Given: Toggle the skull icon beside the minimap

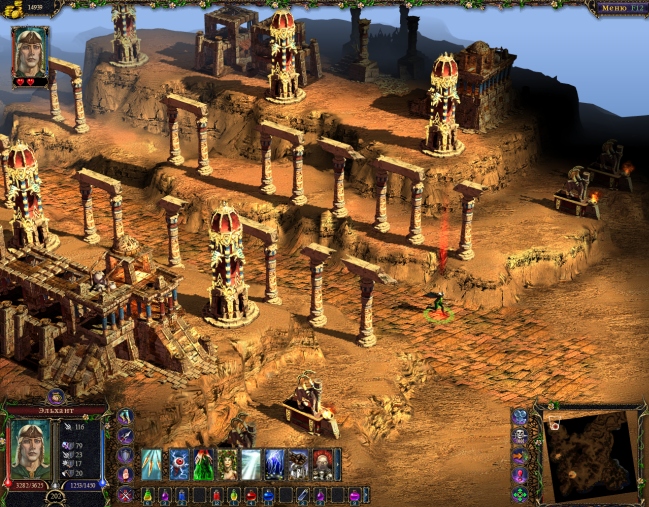Looking at the screenshot, I should pyautogui.click(x=520, y=436).
